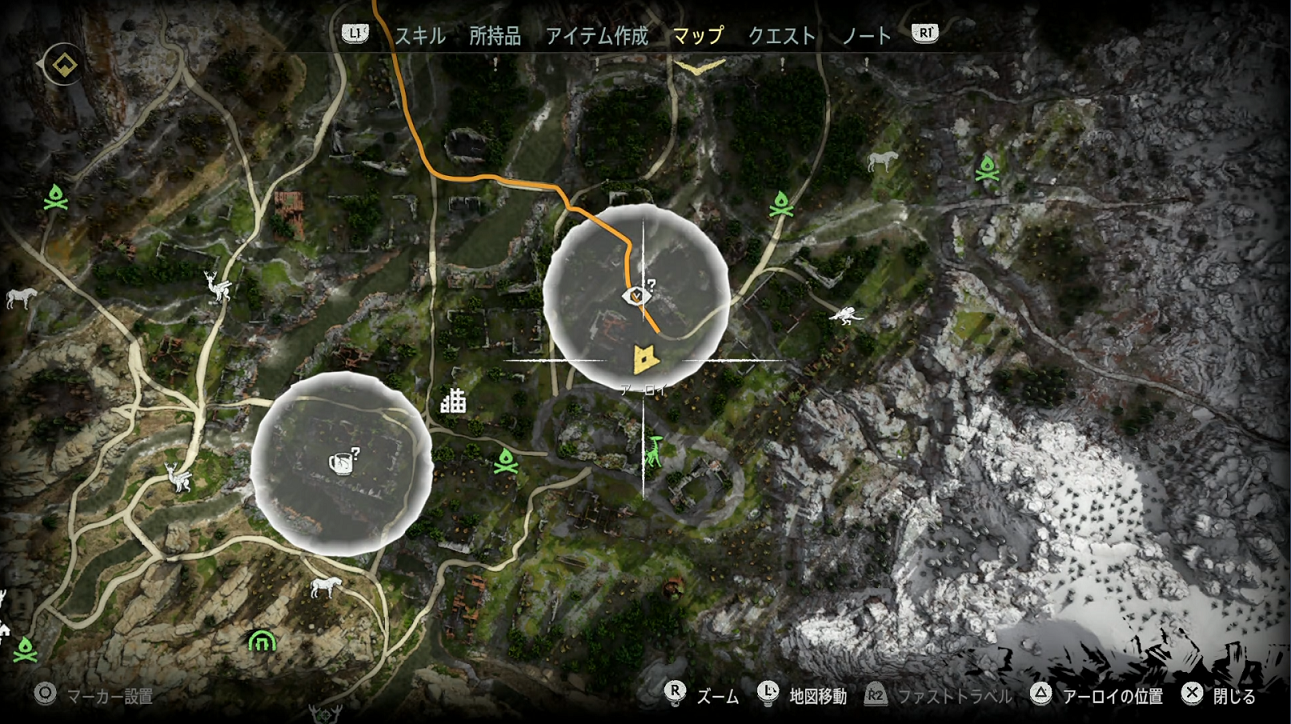The image size is (1291, 724).
Task: Open the クエスト tab
Action: tap(783, 35)
